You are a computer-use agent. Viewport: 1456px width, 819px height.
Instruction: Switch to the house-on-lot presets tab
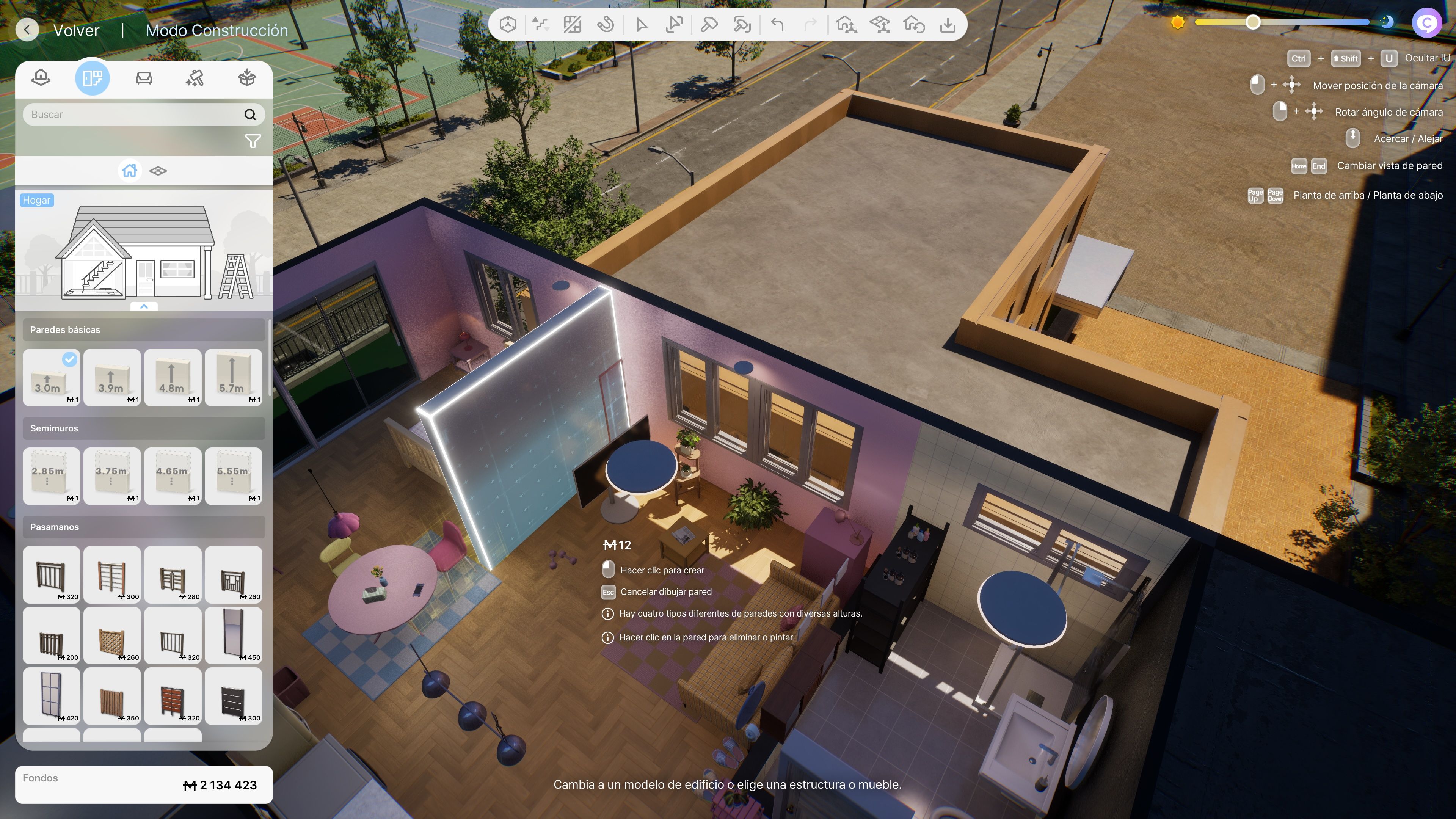pyautogui.click(x=41, y=77)
